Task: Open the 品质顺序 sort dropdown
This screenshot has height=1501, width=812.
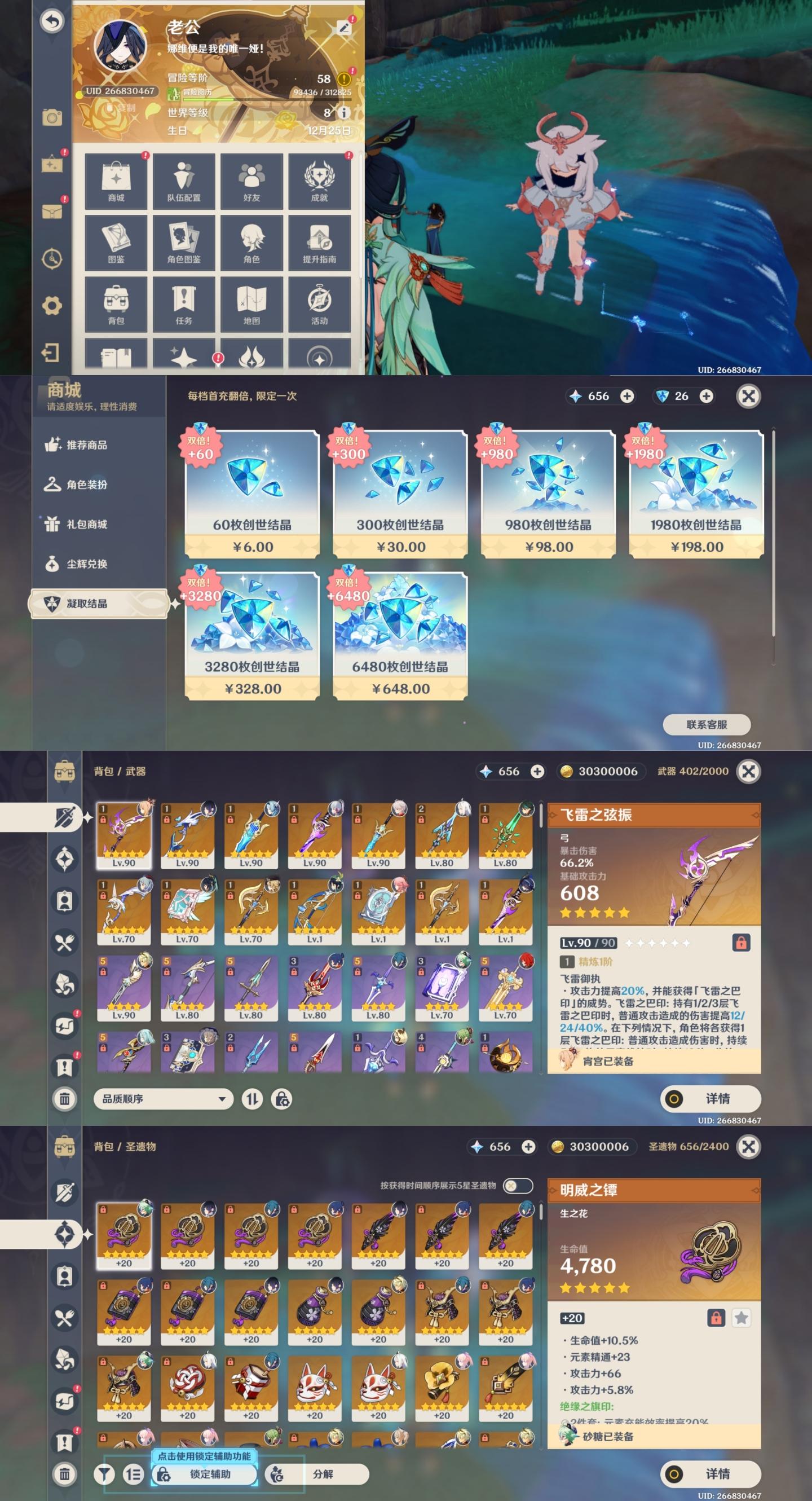Action: point(163,1098)
